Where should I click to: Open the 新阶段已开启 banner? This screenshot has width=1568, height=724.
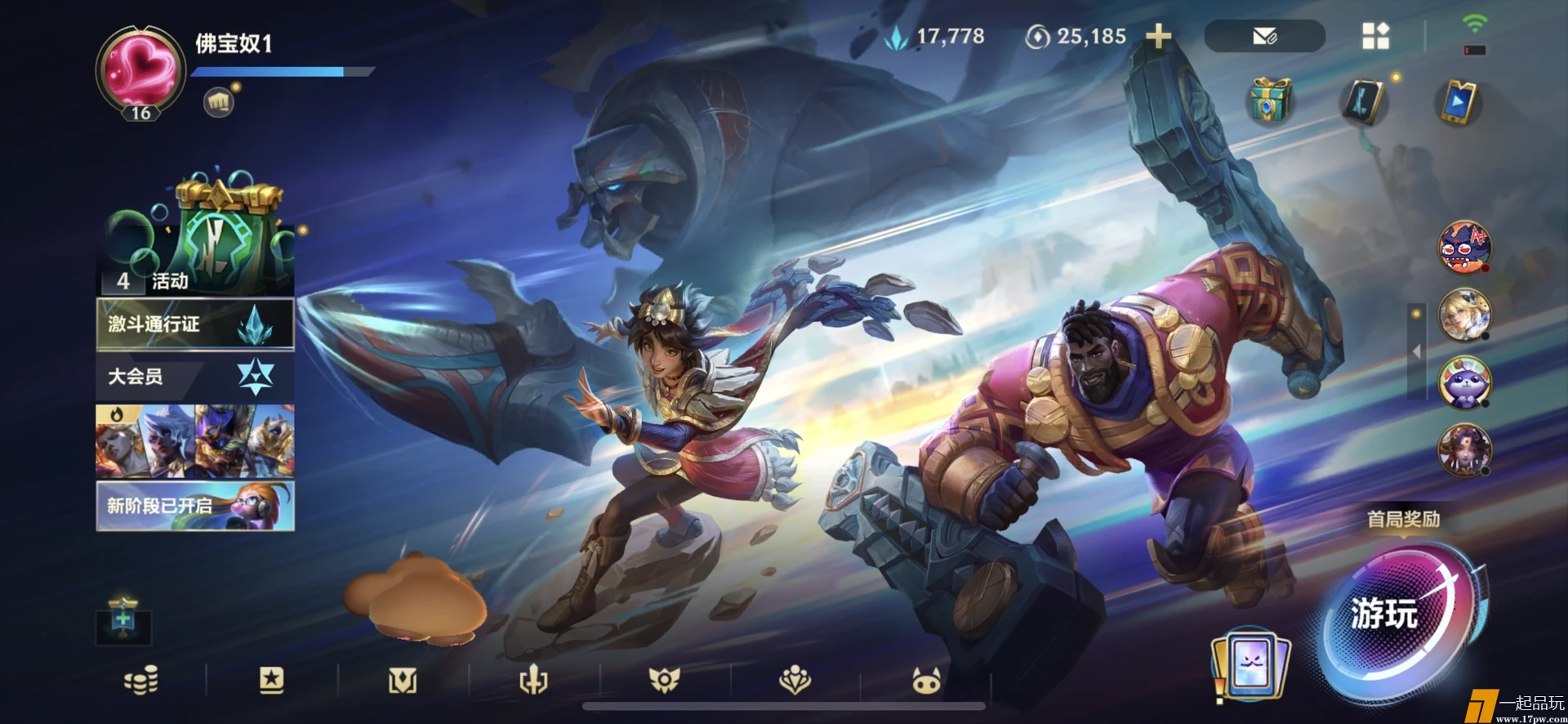point(195,506)
